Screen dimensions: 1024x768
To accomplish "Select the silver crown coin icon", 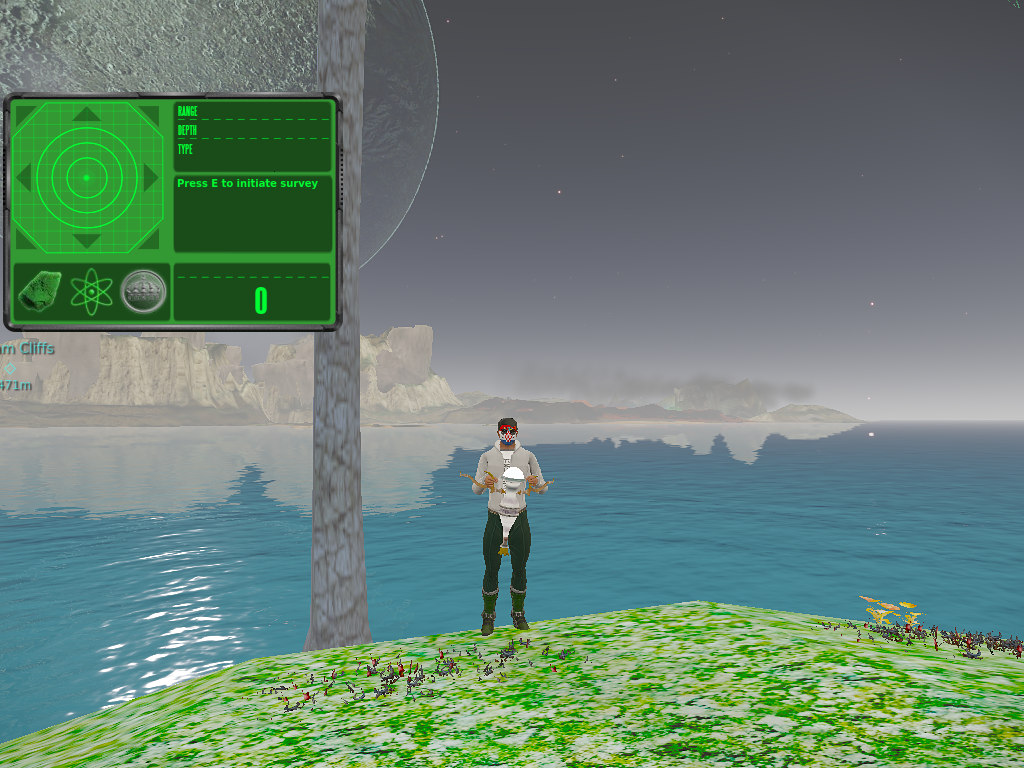I will pyautogui.click(x=144, y=291).
